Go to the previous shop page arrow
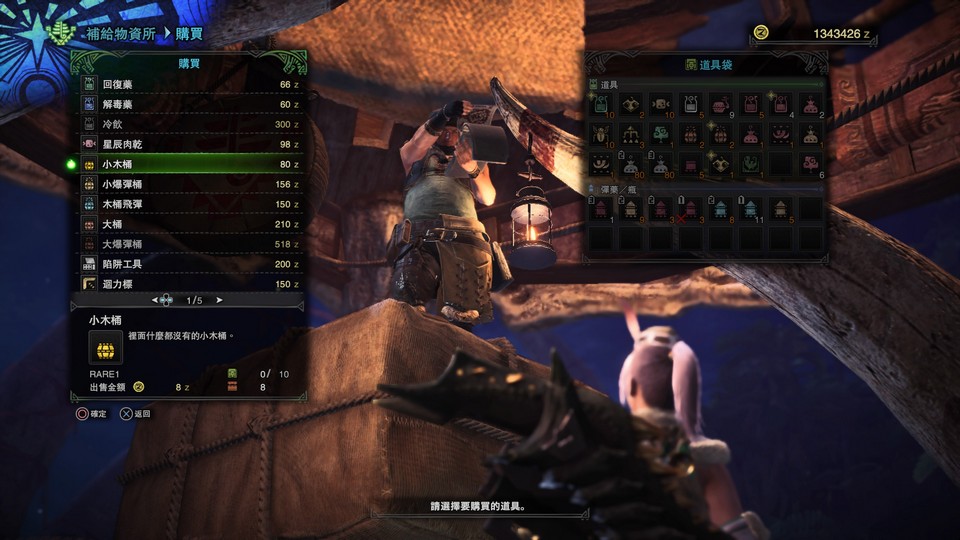The image size is (960, 540). pos(155,300)
